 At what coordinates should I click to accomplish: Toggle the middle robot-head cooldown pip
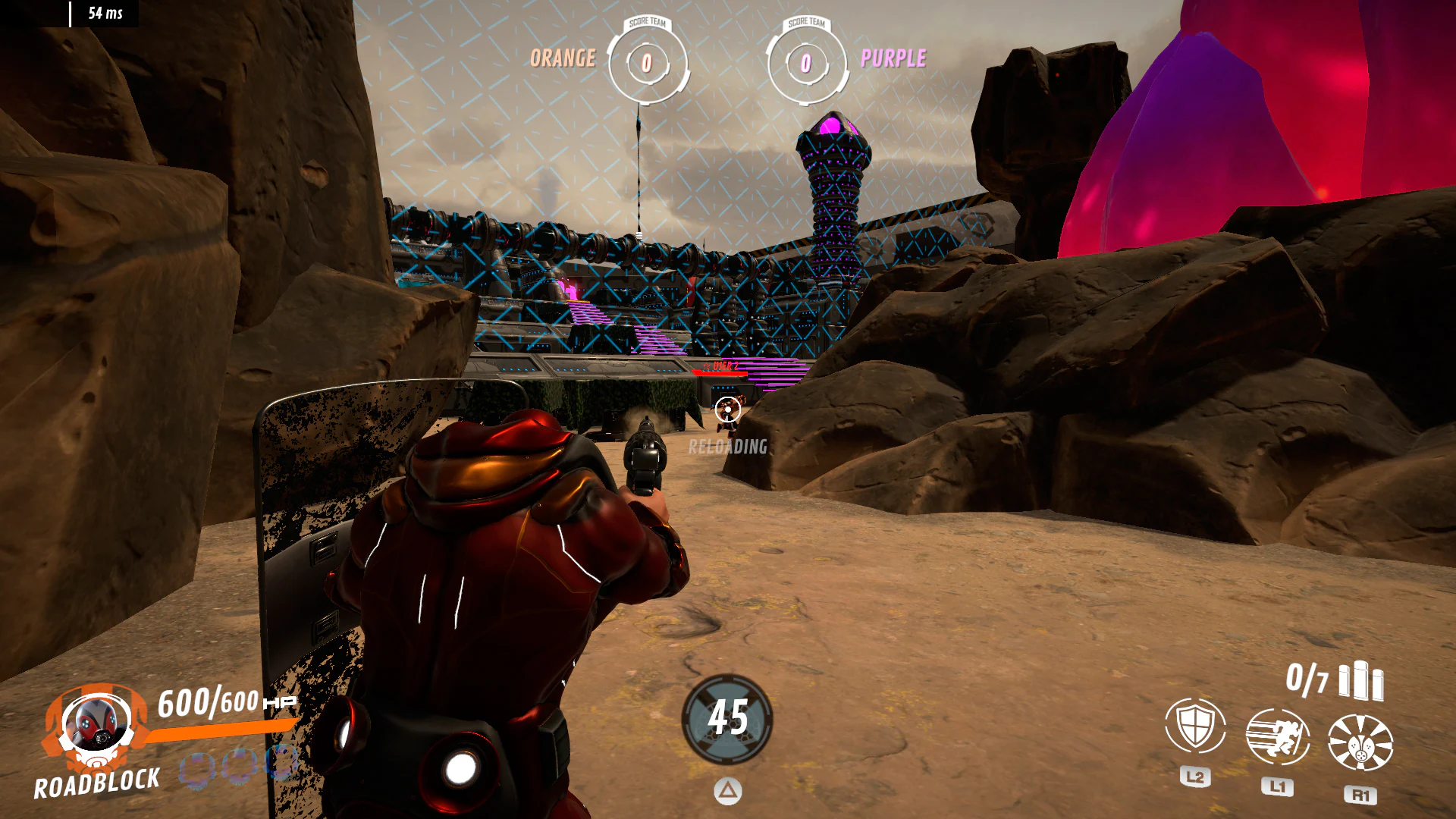tap(239, 767)
